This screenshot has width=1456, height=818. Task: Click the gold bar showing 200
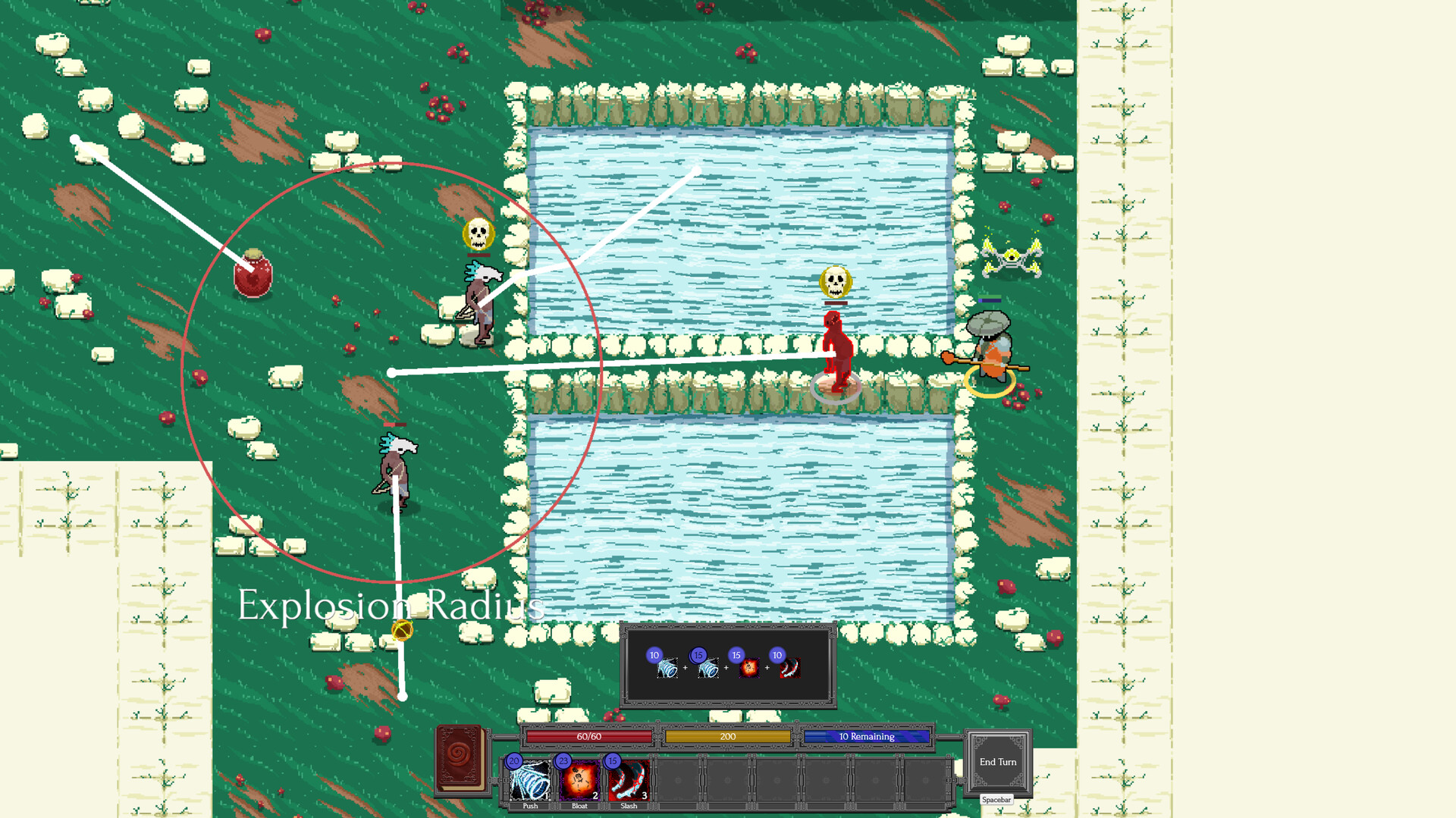coord(726,736)
